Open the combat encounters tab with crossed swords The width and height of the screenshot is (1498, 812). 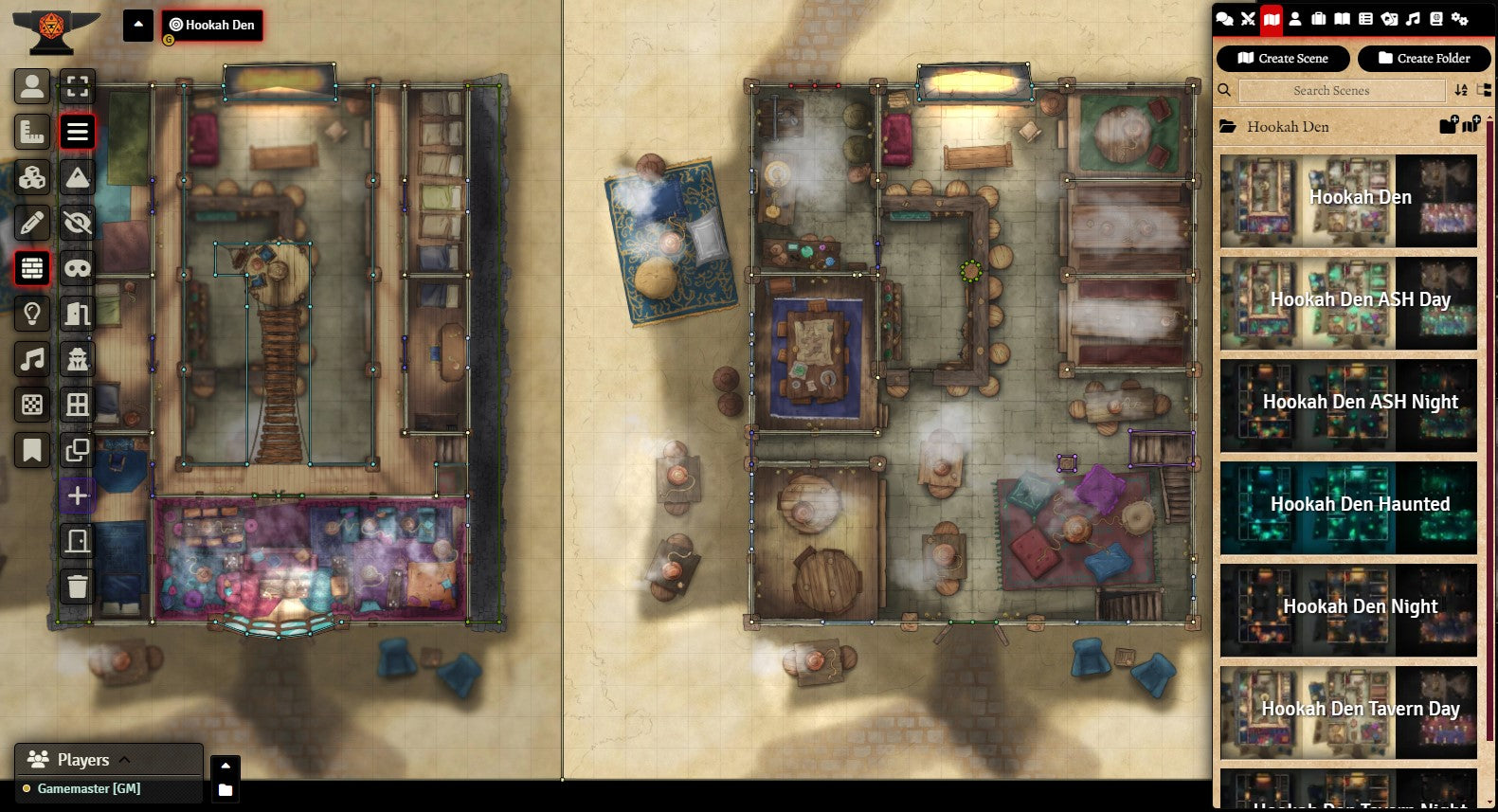coord(1248,19)
